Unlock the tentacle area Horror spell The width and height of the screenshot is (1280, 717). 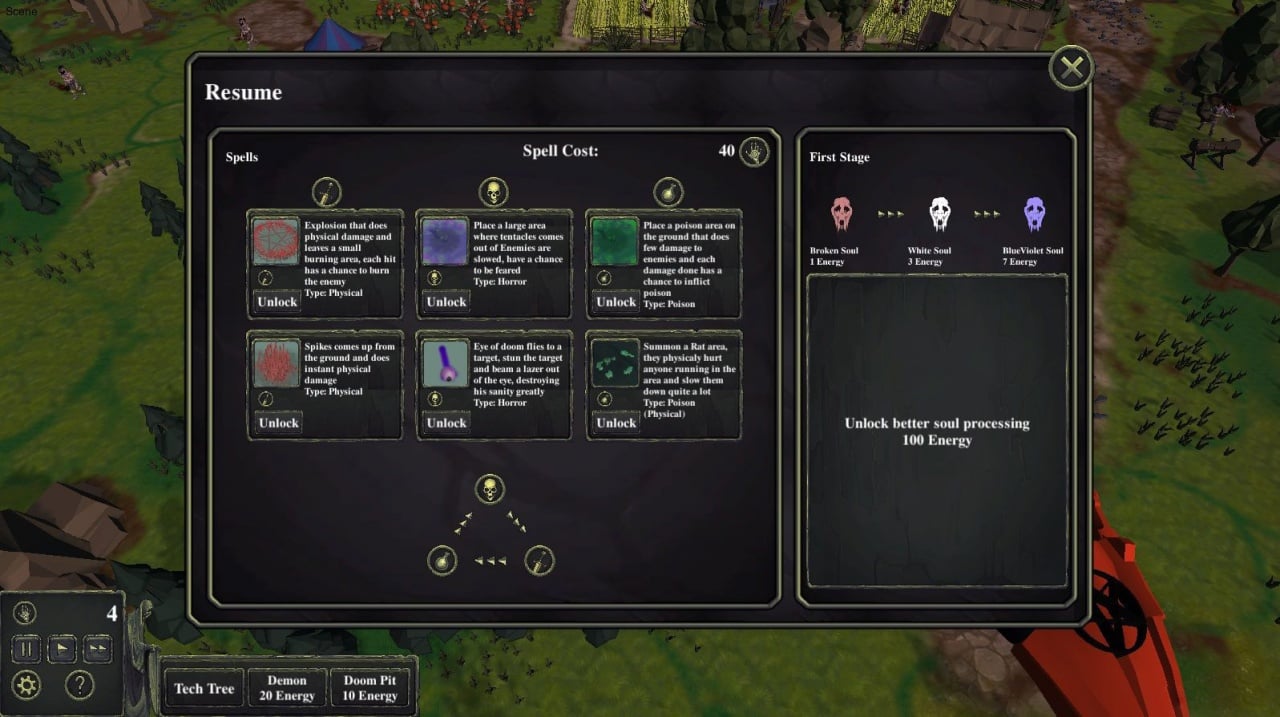pos(446,302)
